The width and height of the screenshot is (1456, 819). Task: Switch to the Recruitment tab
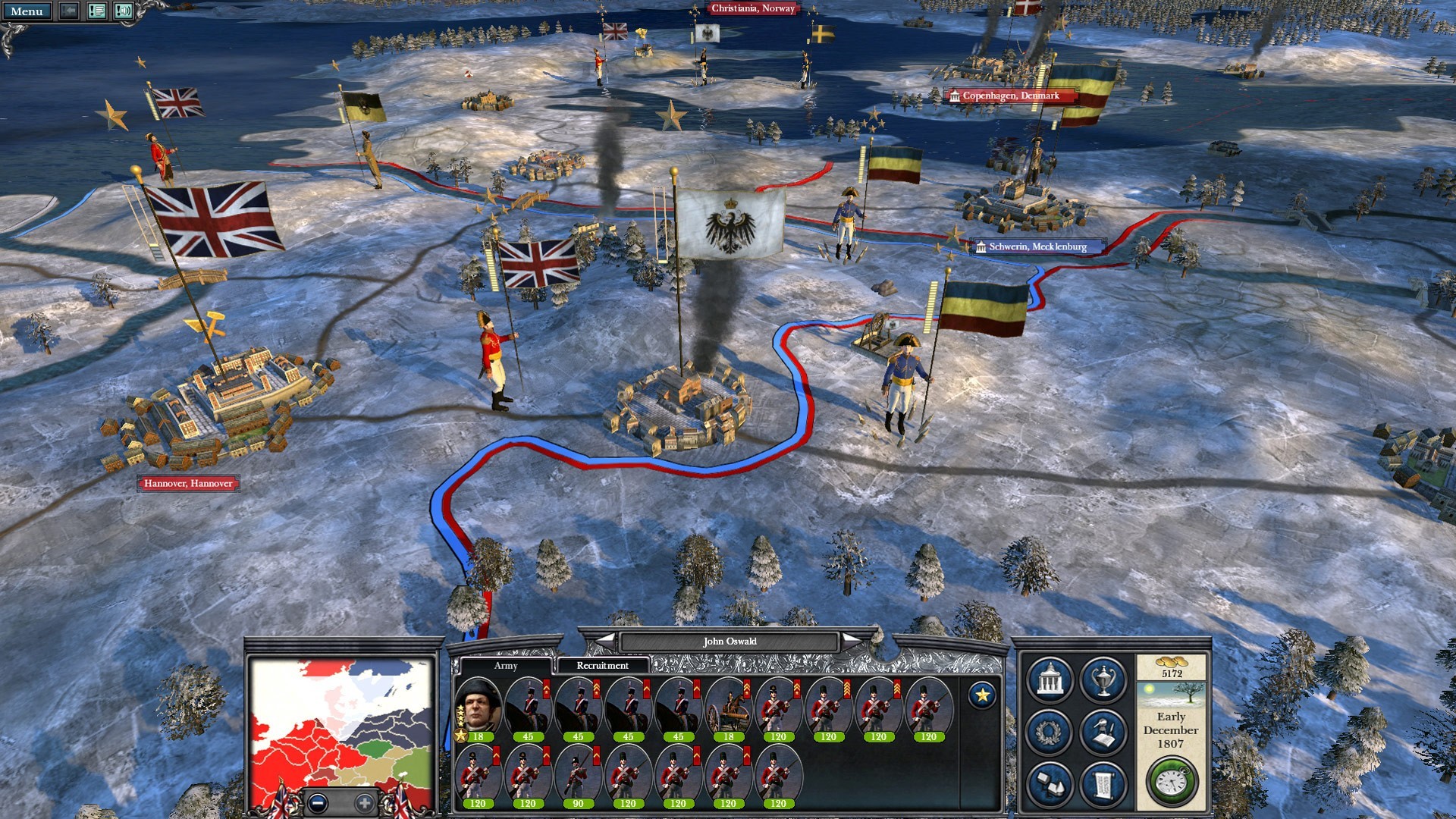click(x=602, y=666)
